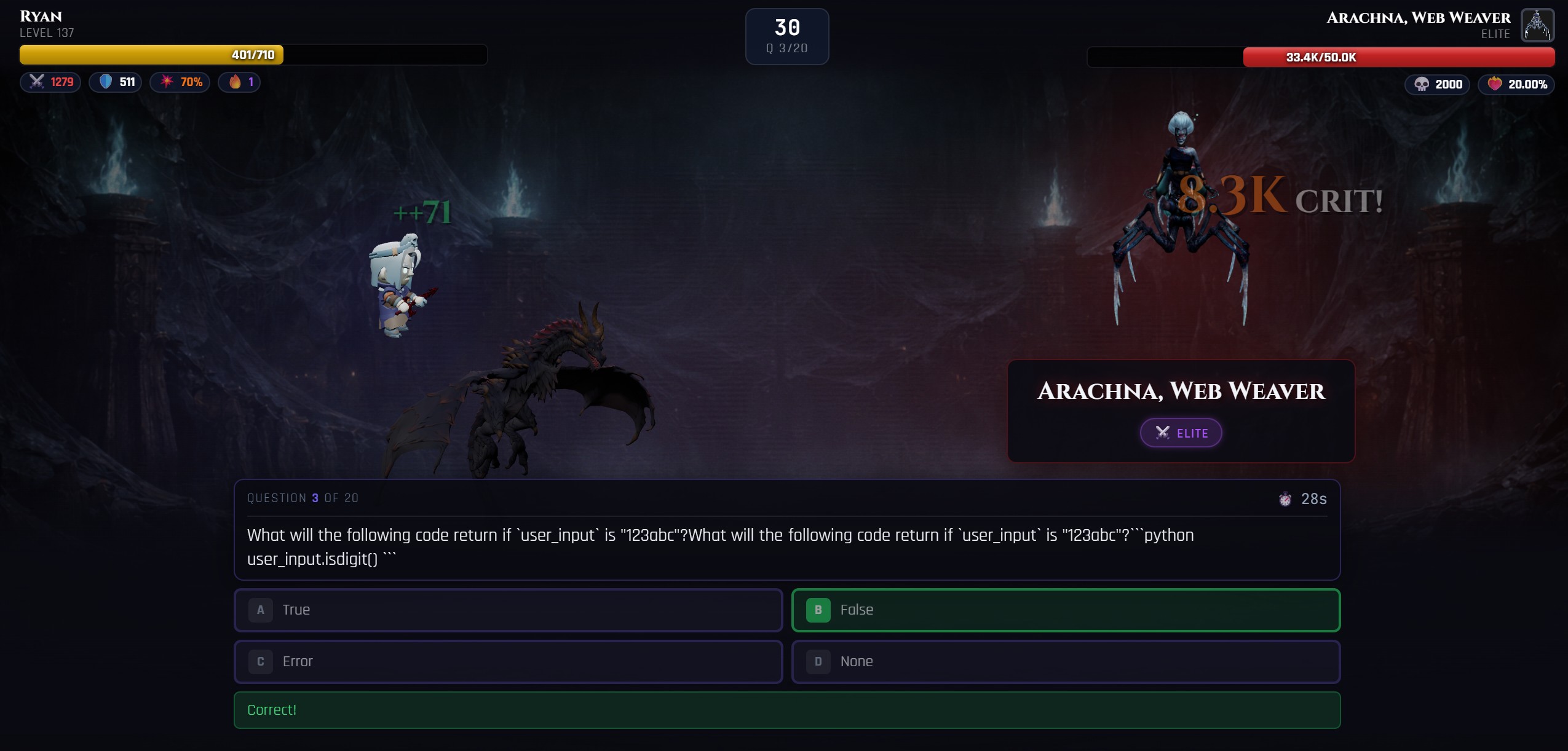Click the crossed swords attack stat icon
Viewport: 1568px width, 751px height.
coord(37,82)
